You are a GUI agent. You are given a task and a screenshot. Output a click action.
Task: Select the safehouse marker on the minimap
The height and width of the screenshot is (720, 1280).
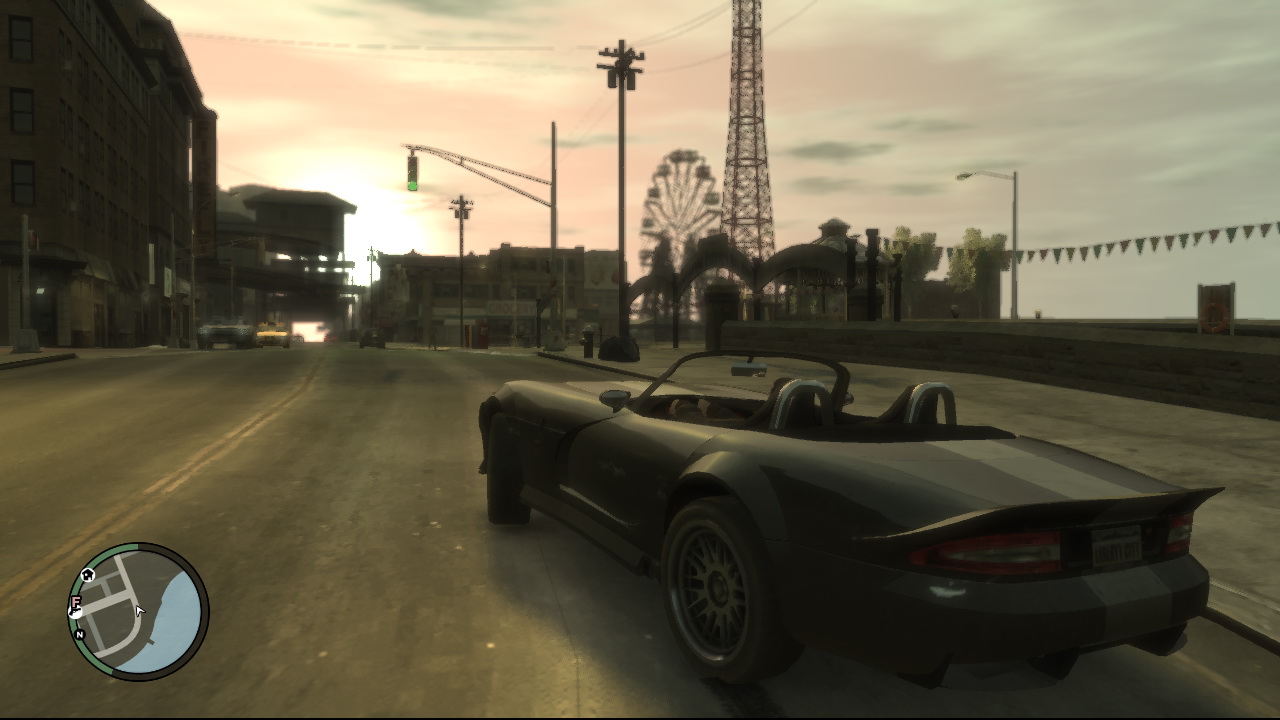tap(88, 575)
